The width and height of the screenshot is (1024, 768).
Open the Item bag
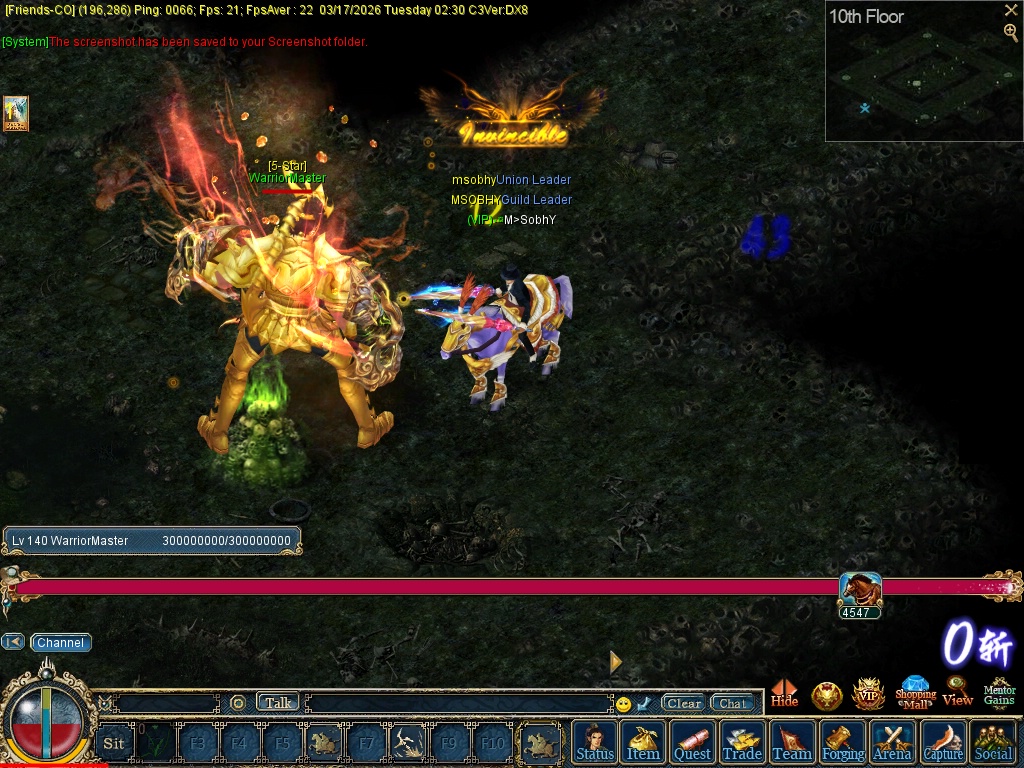[643, 742]
